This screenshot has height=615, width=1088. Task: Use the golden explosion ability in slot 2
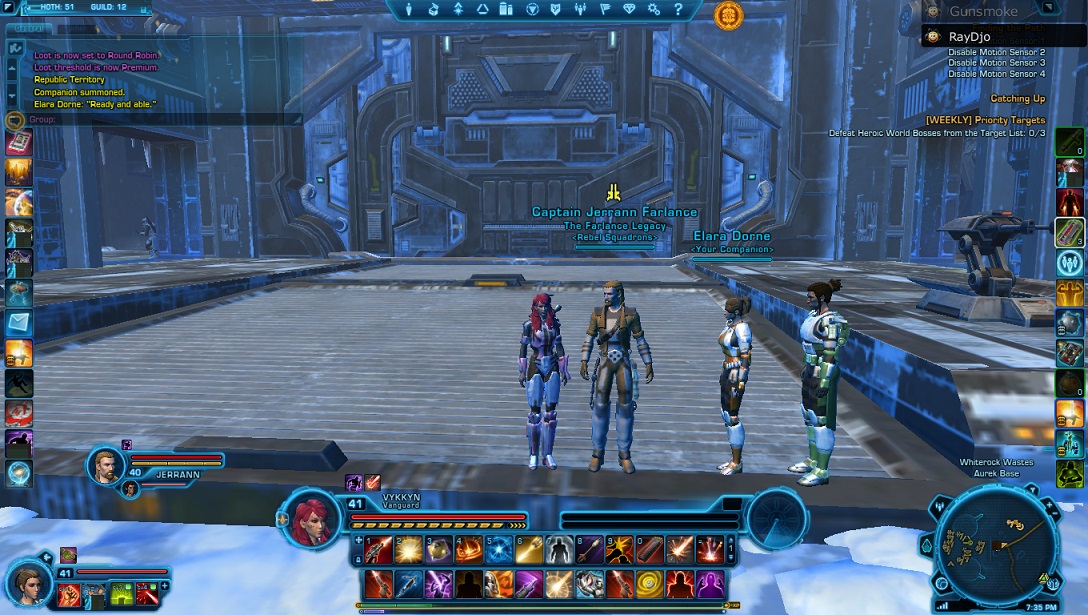(407, 549)
